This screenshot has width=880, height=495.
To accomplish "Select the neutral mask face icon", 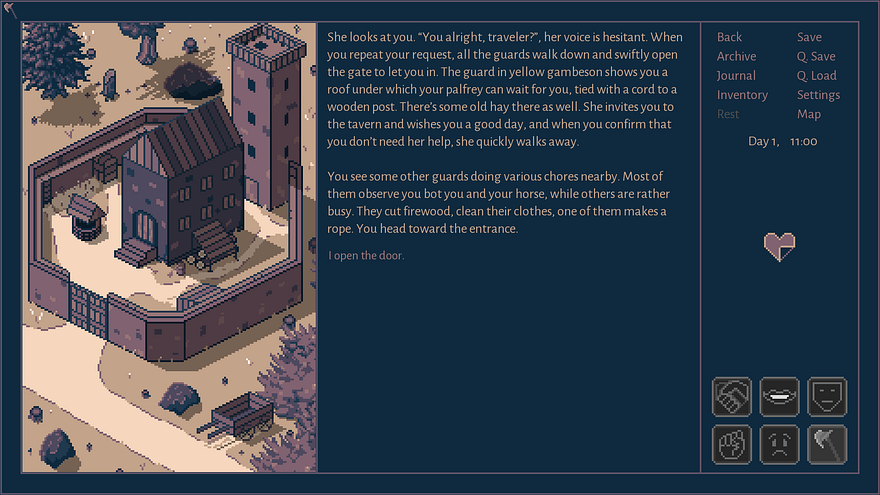I will point(827,396).
